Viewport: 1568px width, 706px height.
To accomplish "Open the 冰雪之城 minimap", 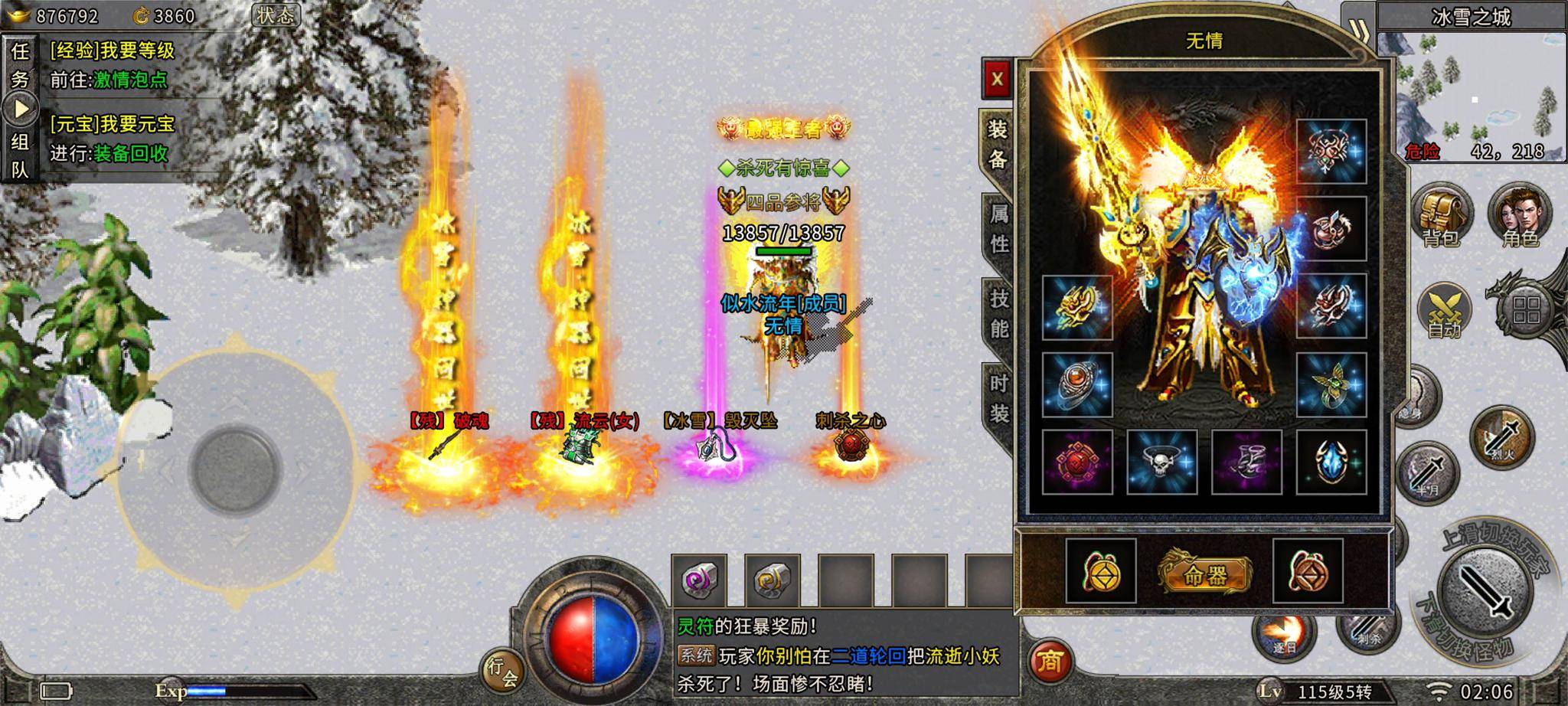I will (1471, 96).
